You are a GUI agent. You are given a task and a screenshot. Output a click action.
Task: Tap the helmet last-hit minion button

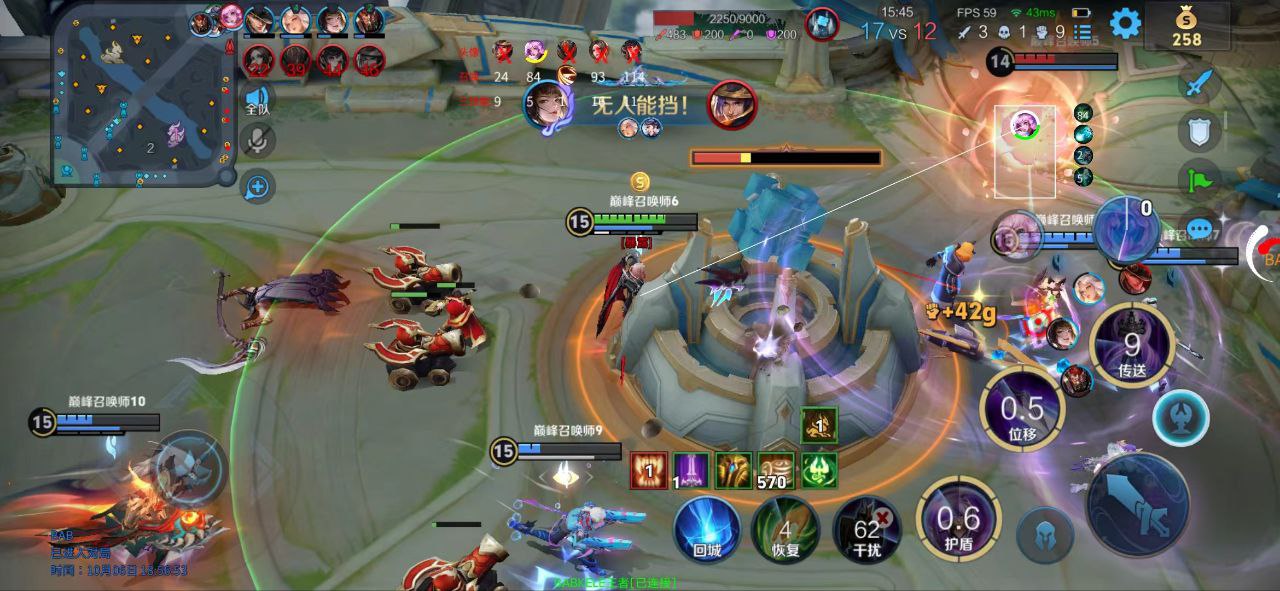pyautogui.click(x=1045, y=535)
